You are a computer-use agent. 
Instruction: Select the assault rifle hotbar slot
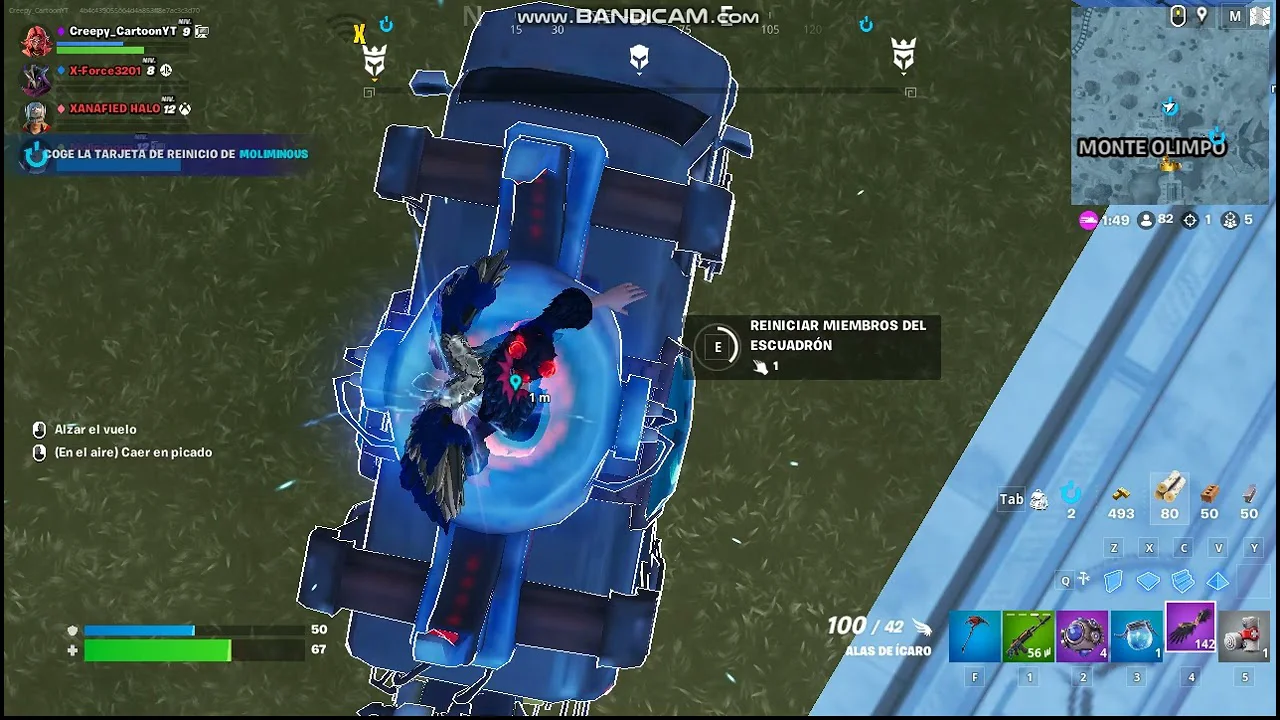pos(1028,637)
